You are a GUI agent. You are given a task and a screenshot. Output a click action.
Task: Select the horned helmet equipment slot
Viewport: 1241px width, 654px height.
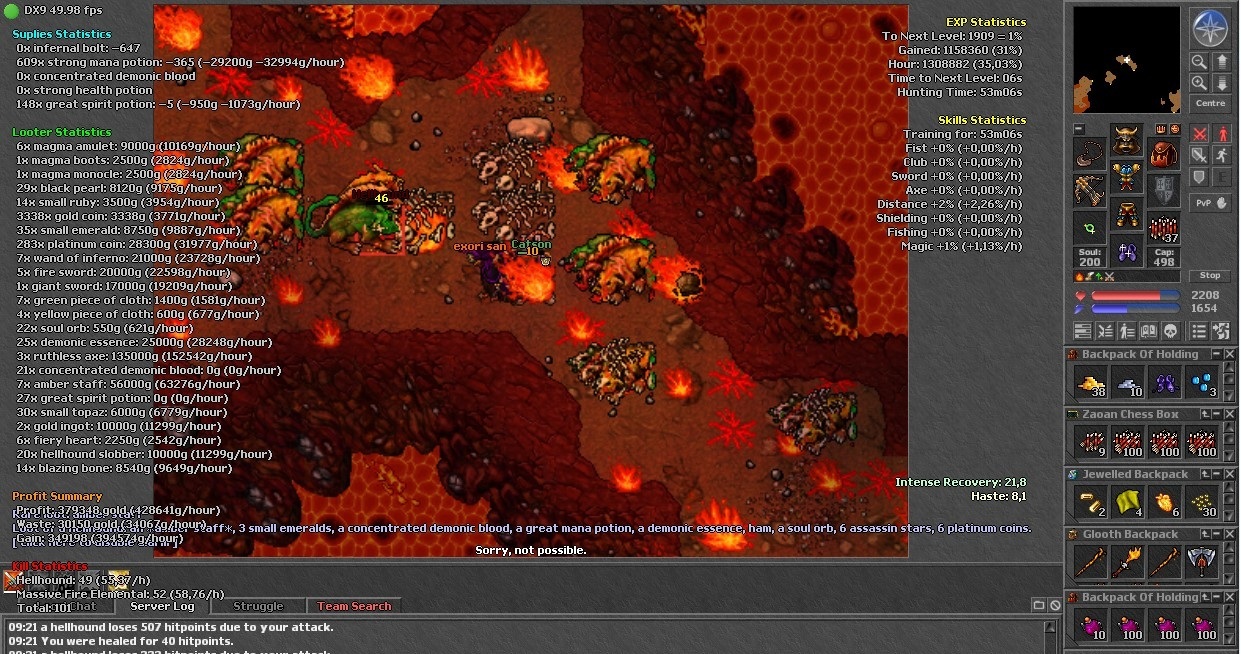[x=1127, y=139]
